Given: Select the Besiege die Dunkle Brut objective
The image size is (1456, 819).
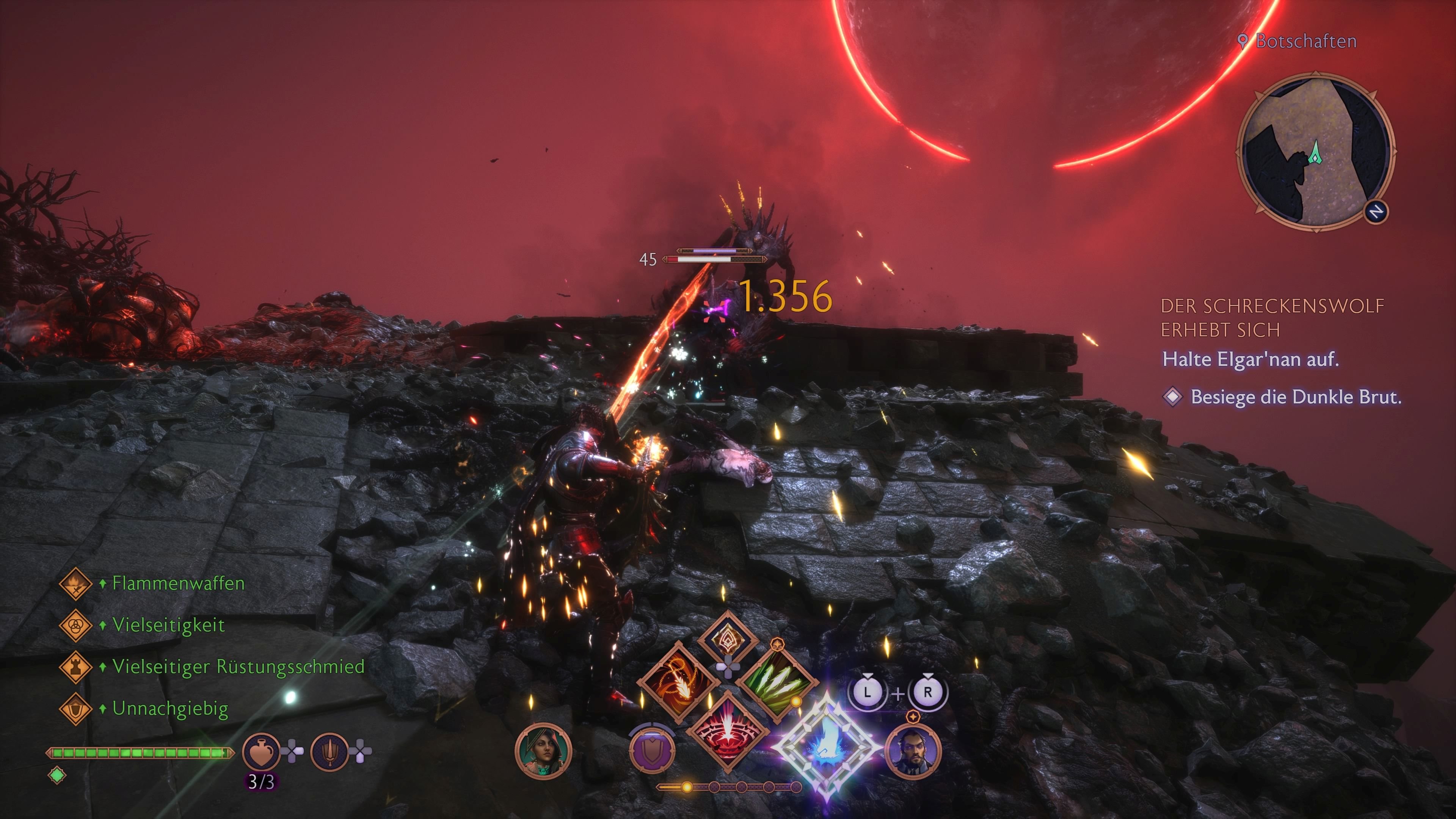Looking at the screenshot, I should point(1296,397).
